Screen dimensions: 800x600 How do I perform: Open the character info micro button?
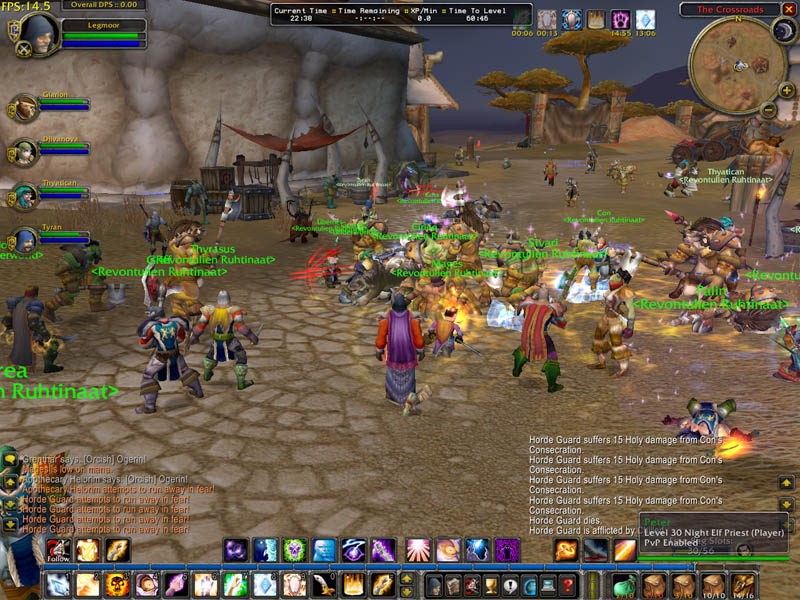[435, 586]
